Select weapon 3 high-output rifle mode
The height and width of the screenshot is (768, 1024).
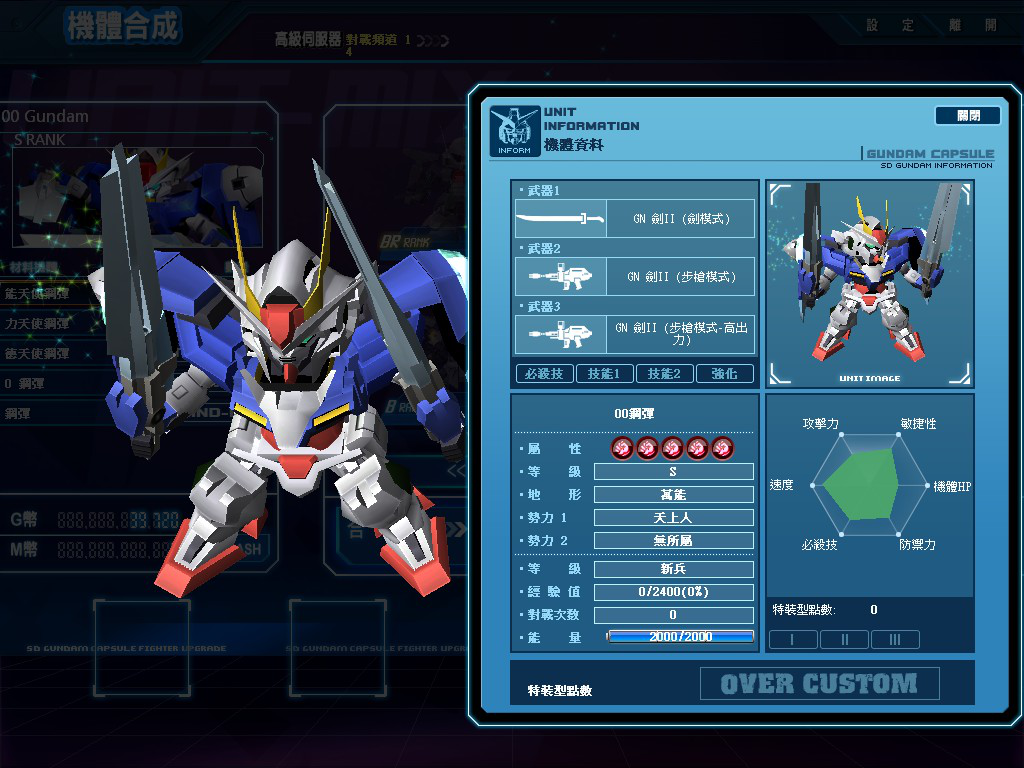click(x=635, y=334)
